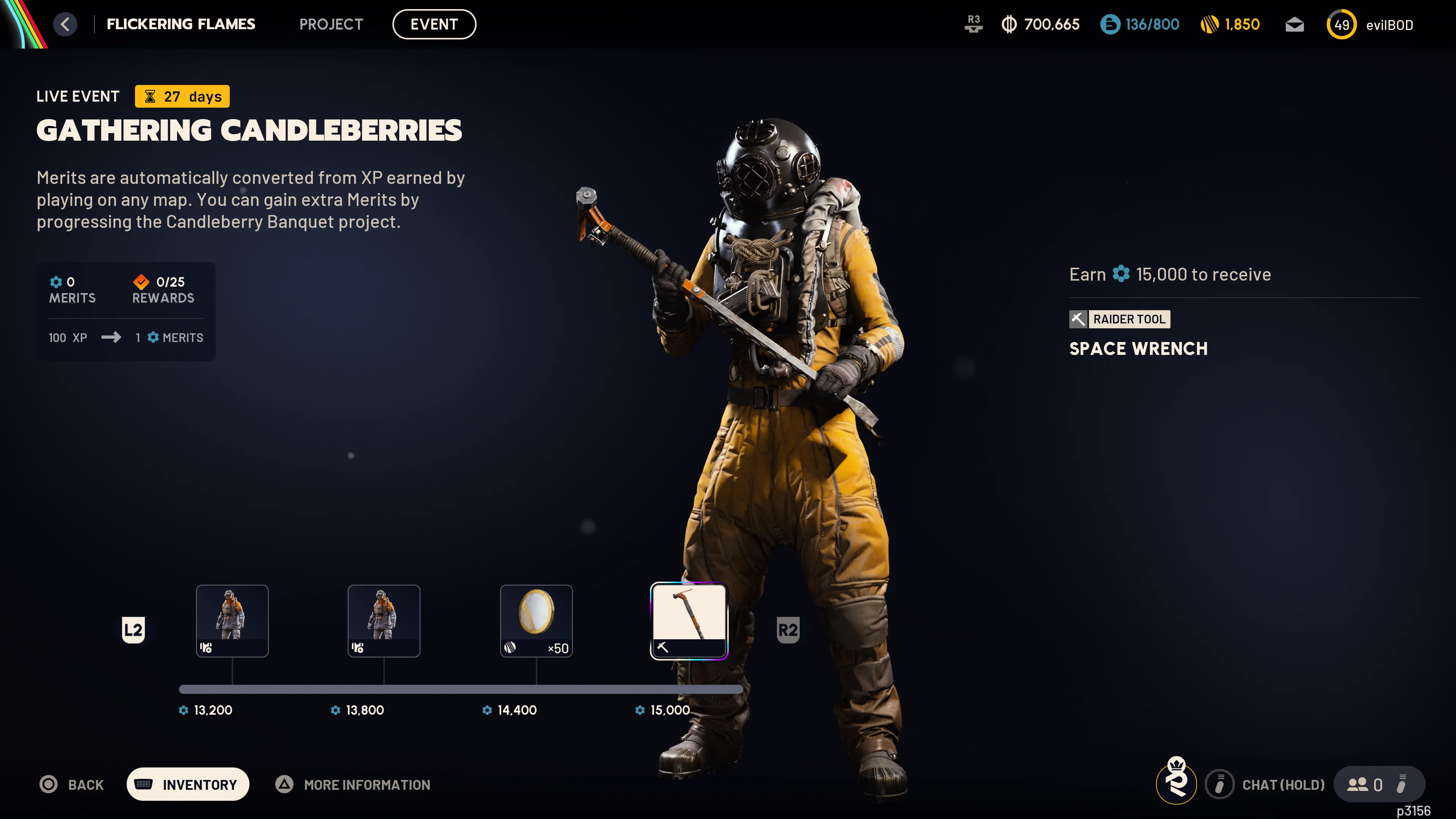
Task: Open the mail inbox envelope icon
Action: pyautogui.click(x=1294, y=24)
